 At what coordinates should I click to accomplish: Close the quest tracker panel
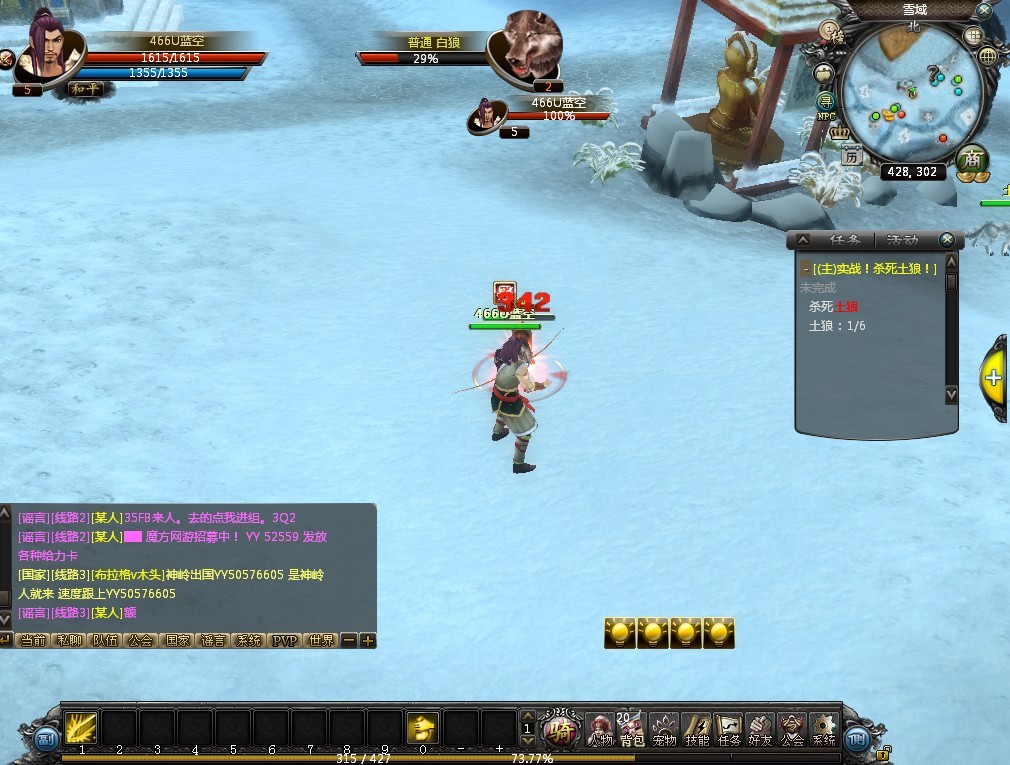(947, 240)
